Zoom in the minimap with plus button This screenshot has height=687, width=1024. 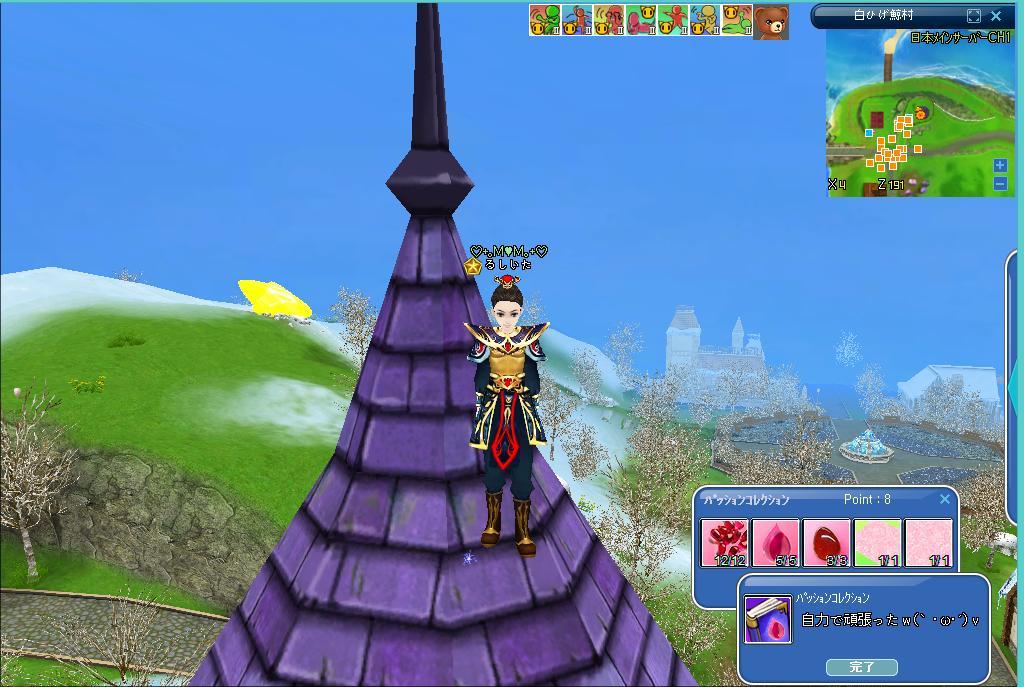[x=1000, y=166]
